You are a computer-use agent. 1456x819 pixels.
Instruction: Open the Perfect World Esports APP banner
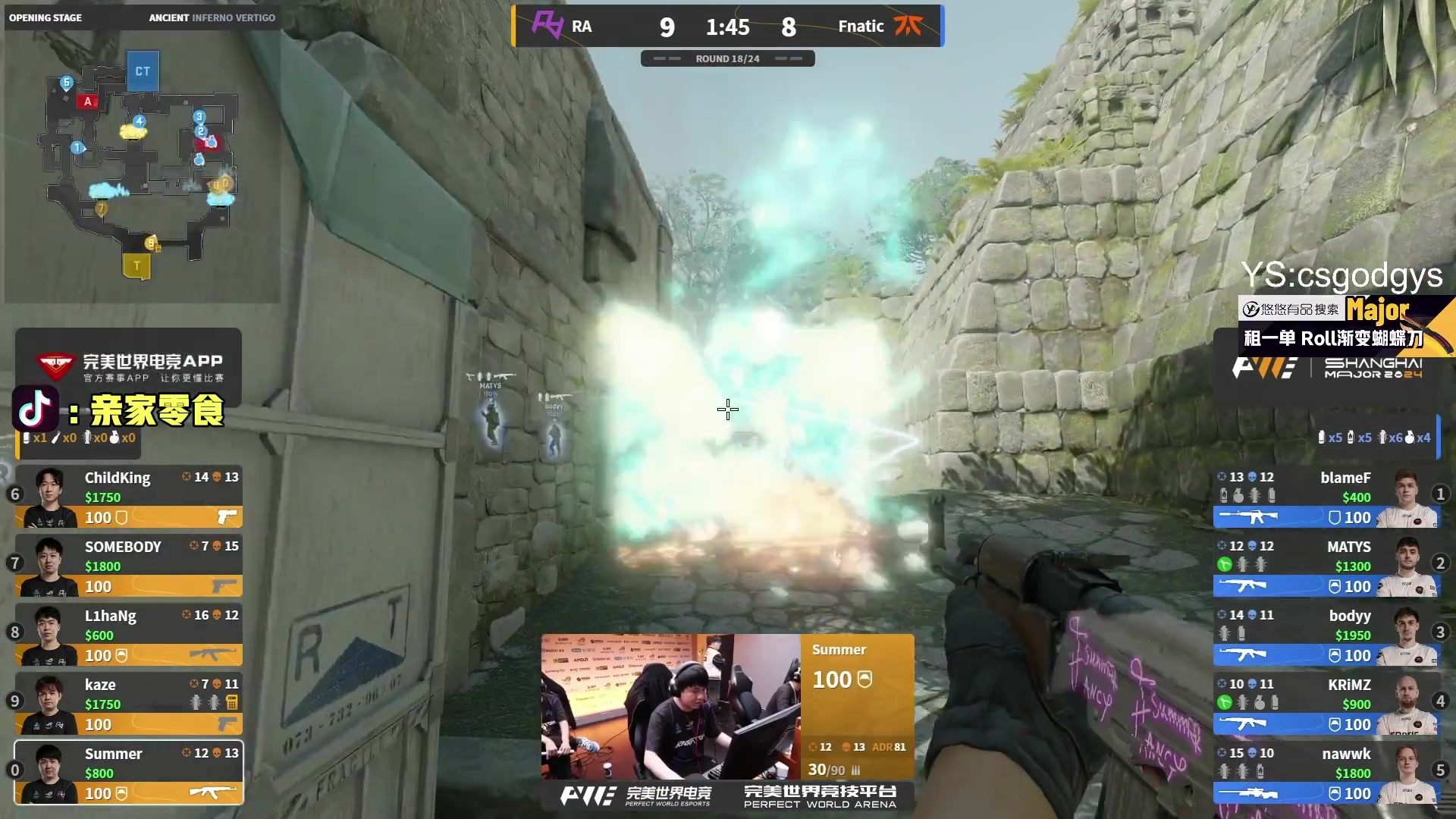point(129,367)
